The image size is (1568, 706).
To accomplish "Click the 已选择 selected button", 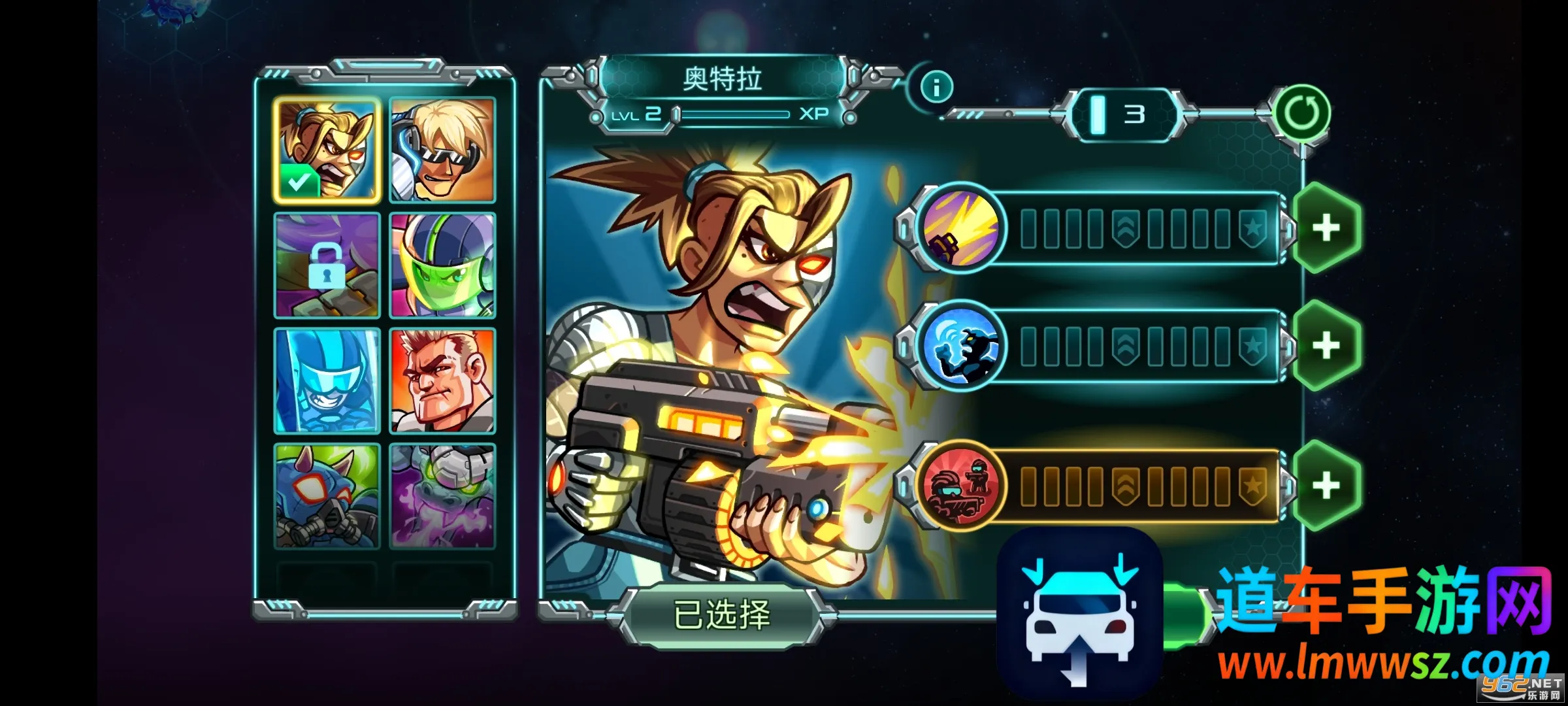I will 721,615.
